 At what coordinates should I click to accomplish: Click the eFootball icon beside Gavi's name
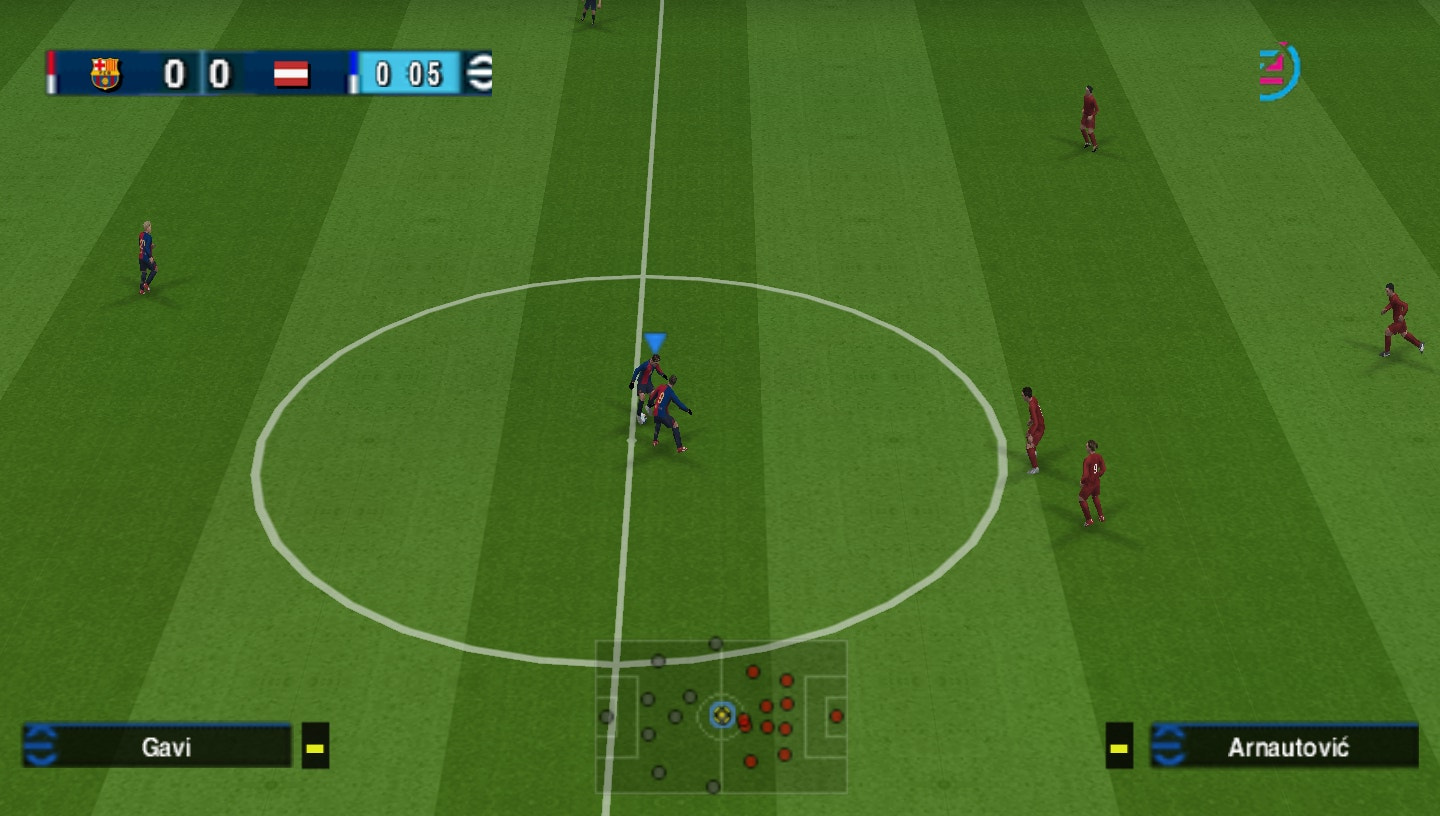(41, 747)
